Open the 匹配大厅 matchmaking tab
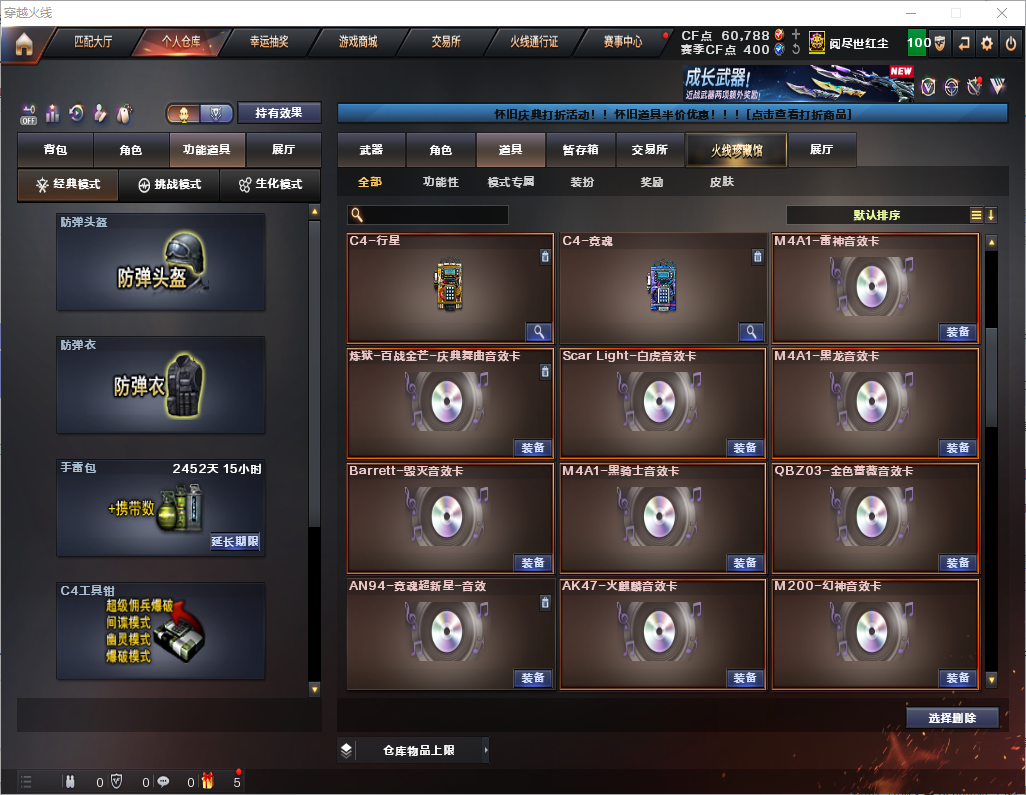Image resolution: width=1026 pixels, height=795 pixels. click(93, 42)
